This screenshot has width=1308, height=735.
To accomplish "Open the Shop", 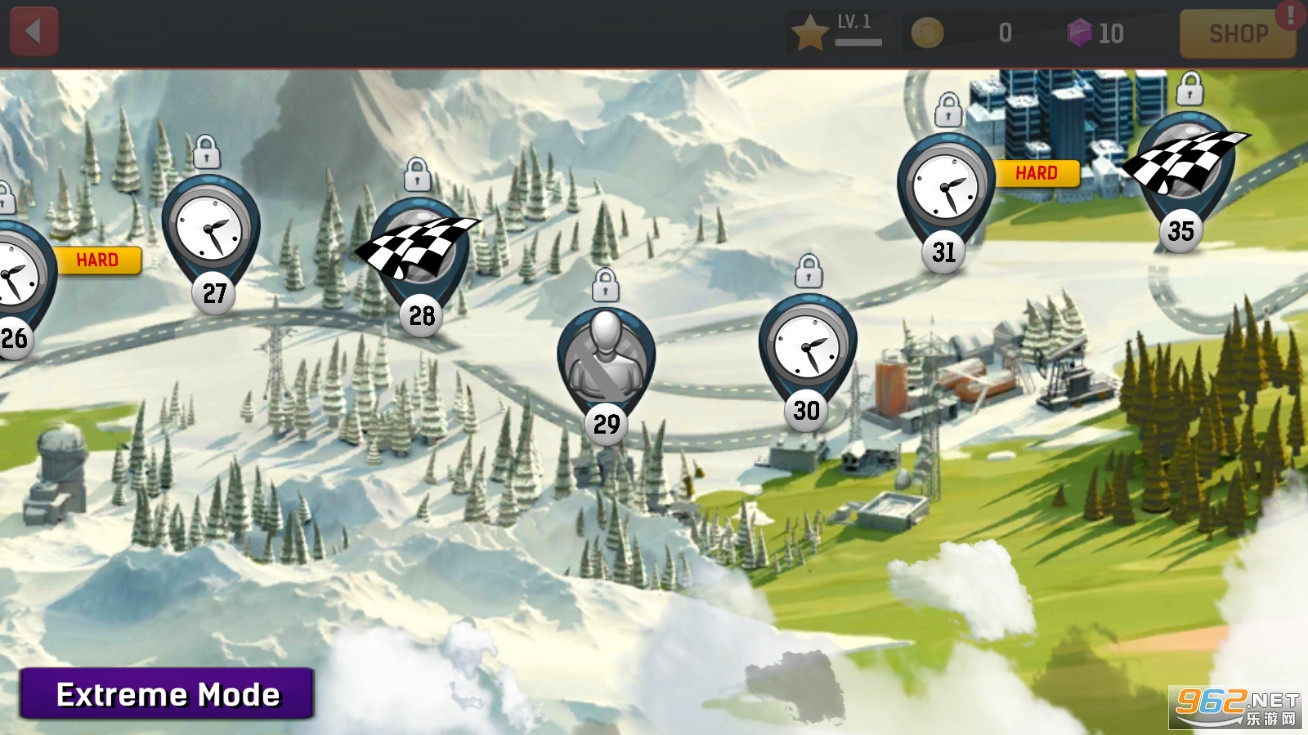I will point(1238,34).
